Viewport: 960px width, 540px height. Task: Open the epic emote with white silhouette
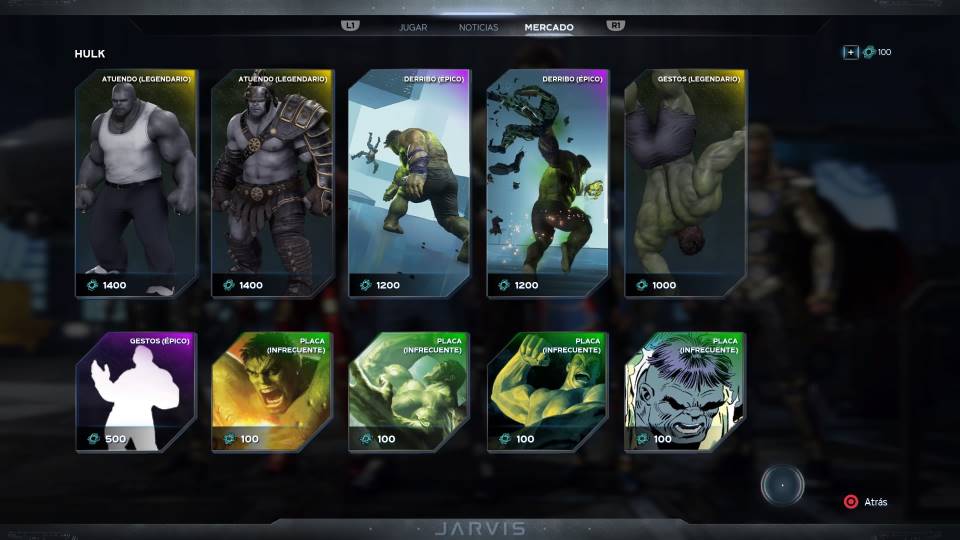click(x=136, y=392)
